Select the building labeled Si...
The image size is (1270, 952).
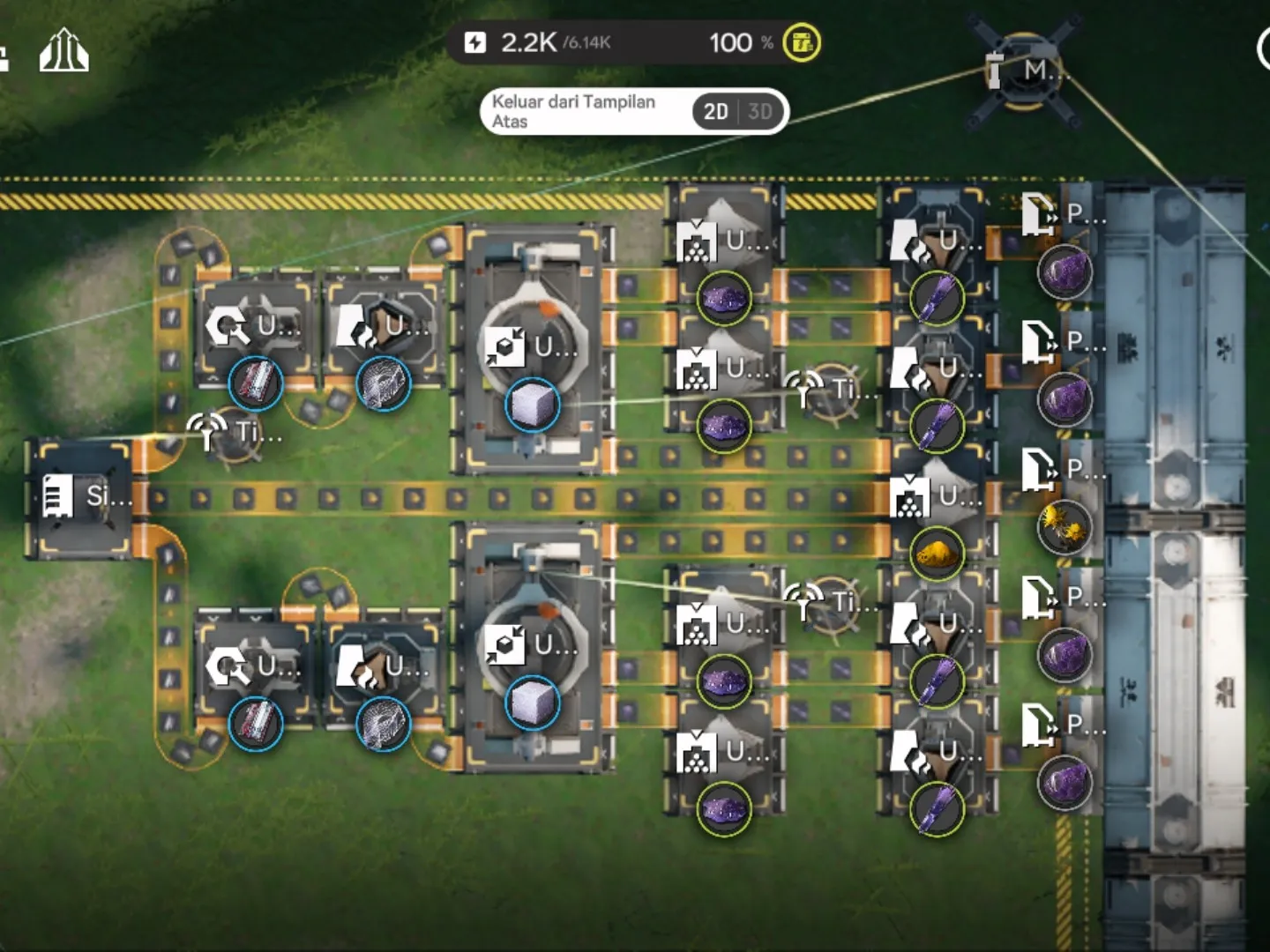tap(81, 498)
